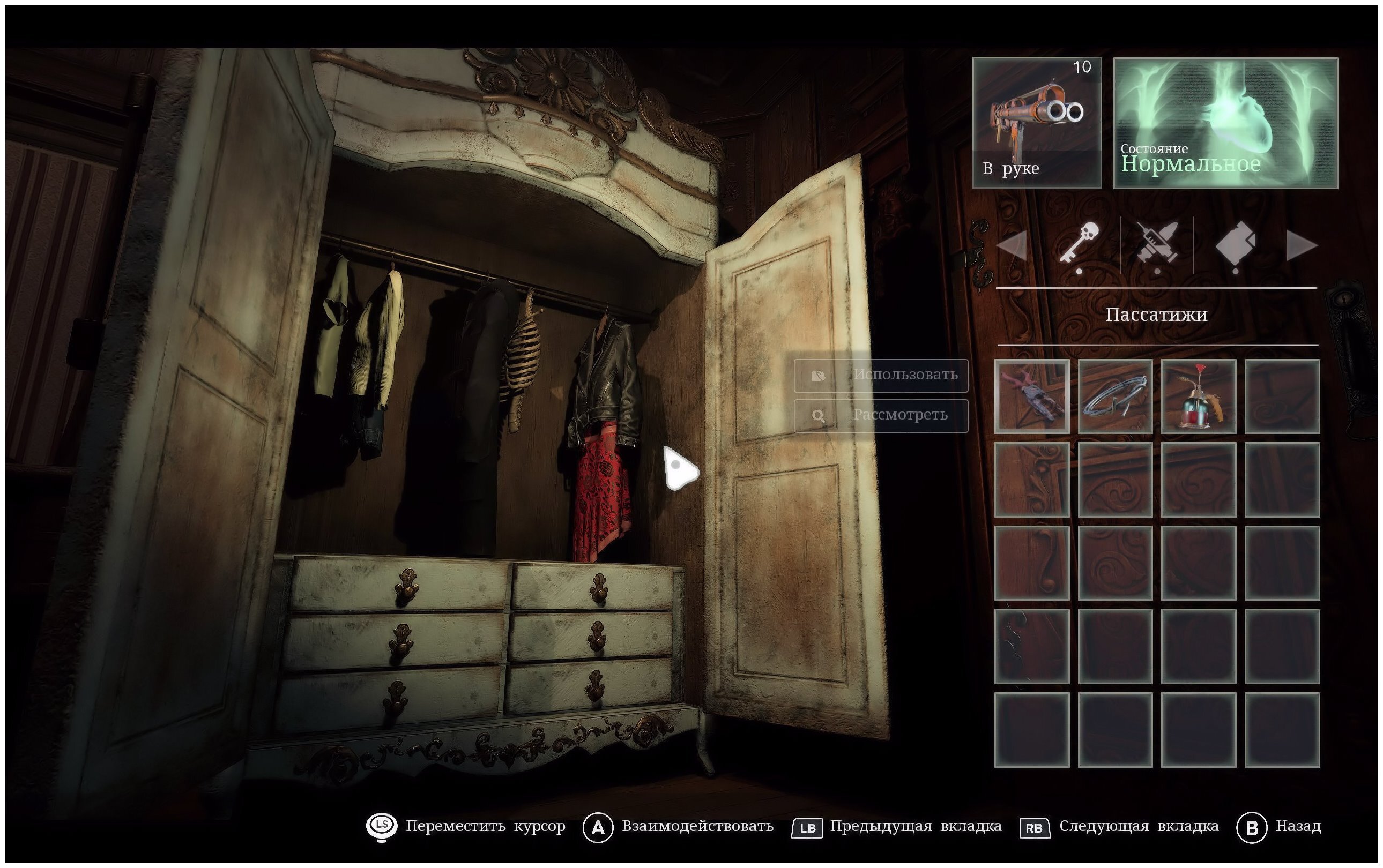Select the red oil can slot

coord(1198,396)
